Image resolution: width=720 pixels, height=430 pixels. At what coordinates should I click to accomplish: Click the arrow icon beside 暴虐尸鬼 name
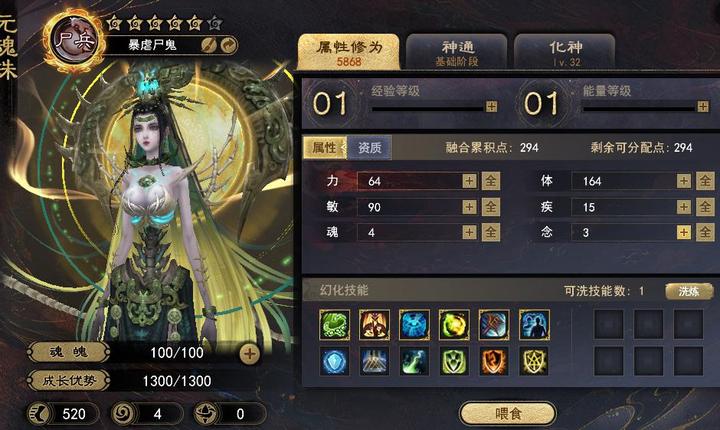pyautogui.click(x=229, y=44)
